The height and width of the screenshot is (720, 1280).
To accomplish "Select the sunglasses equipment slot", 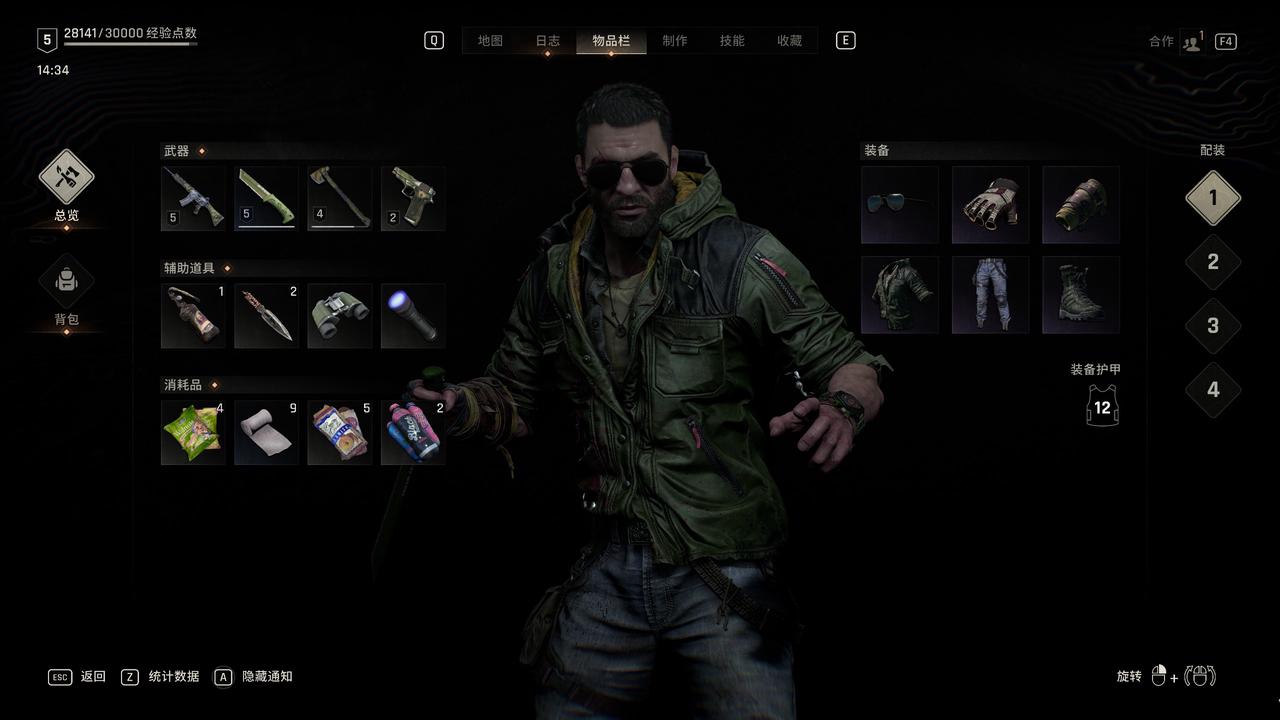I will [x=900, y=205].
